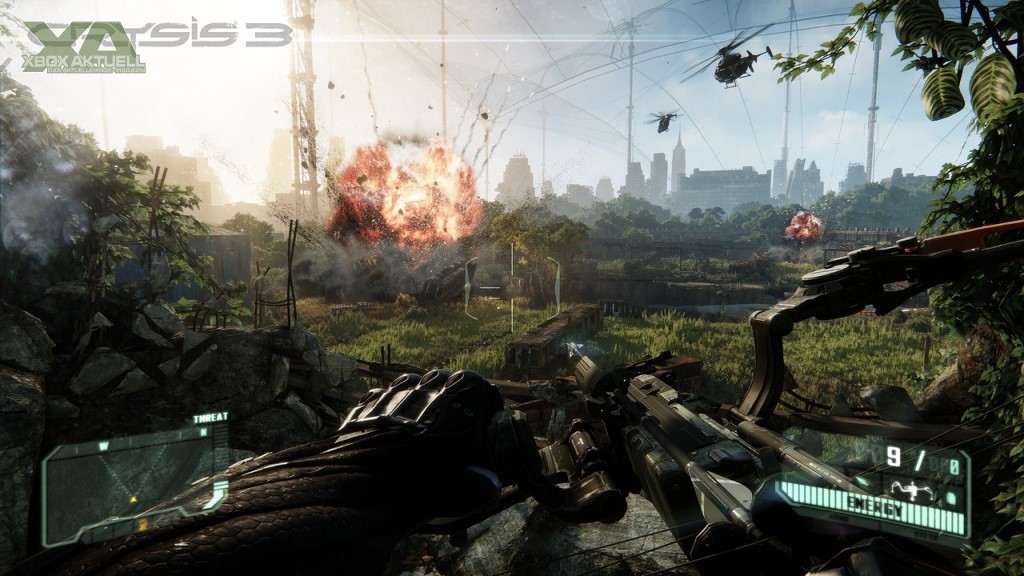Click the yellow player arrow on the radar

point(134,498)
